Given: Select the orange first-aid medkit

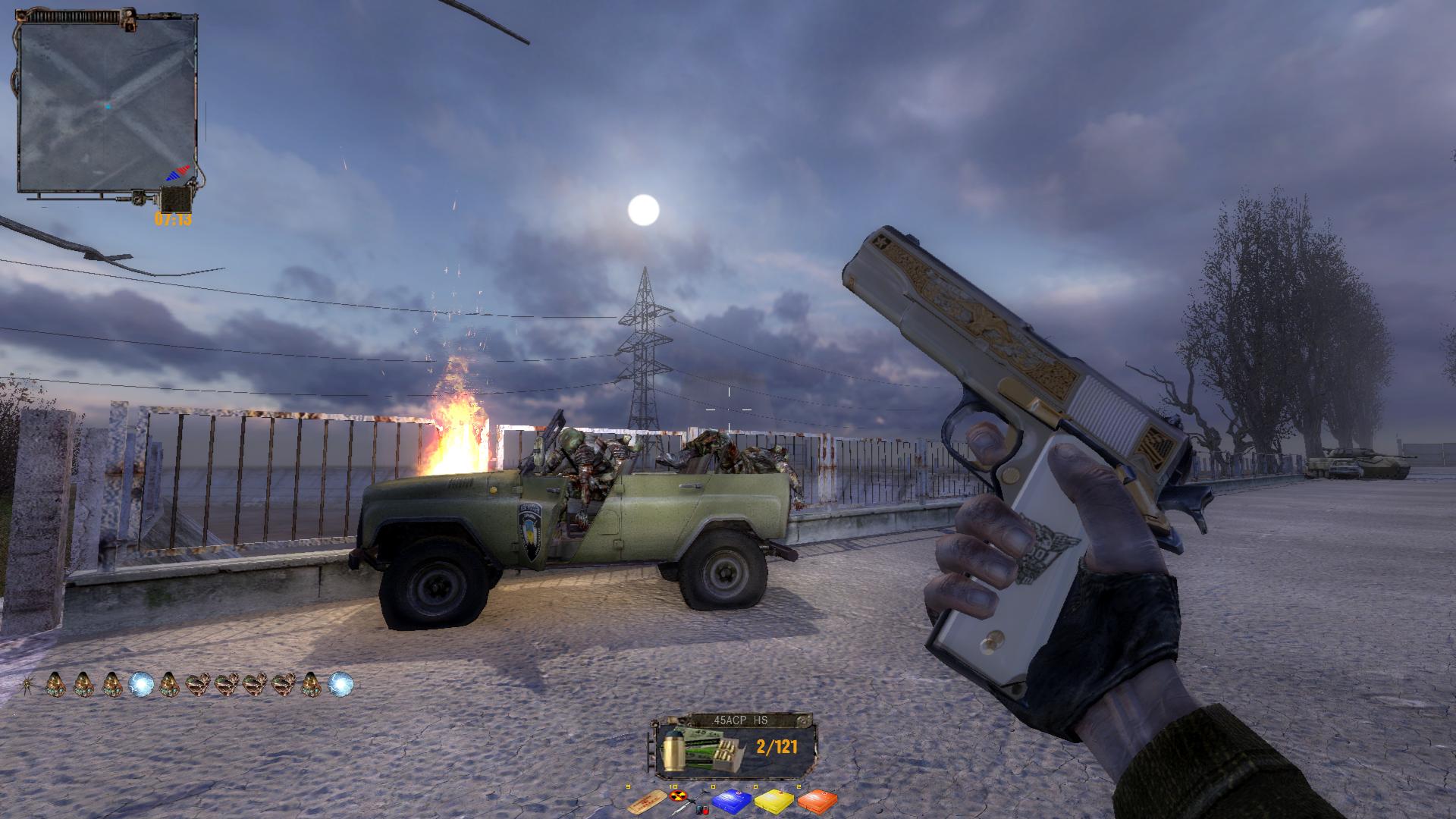Looking at the screenshot, I should [x=817, y=801].
